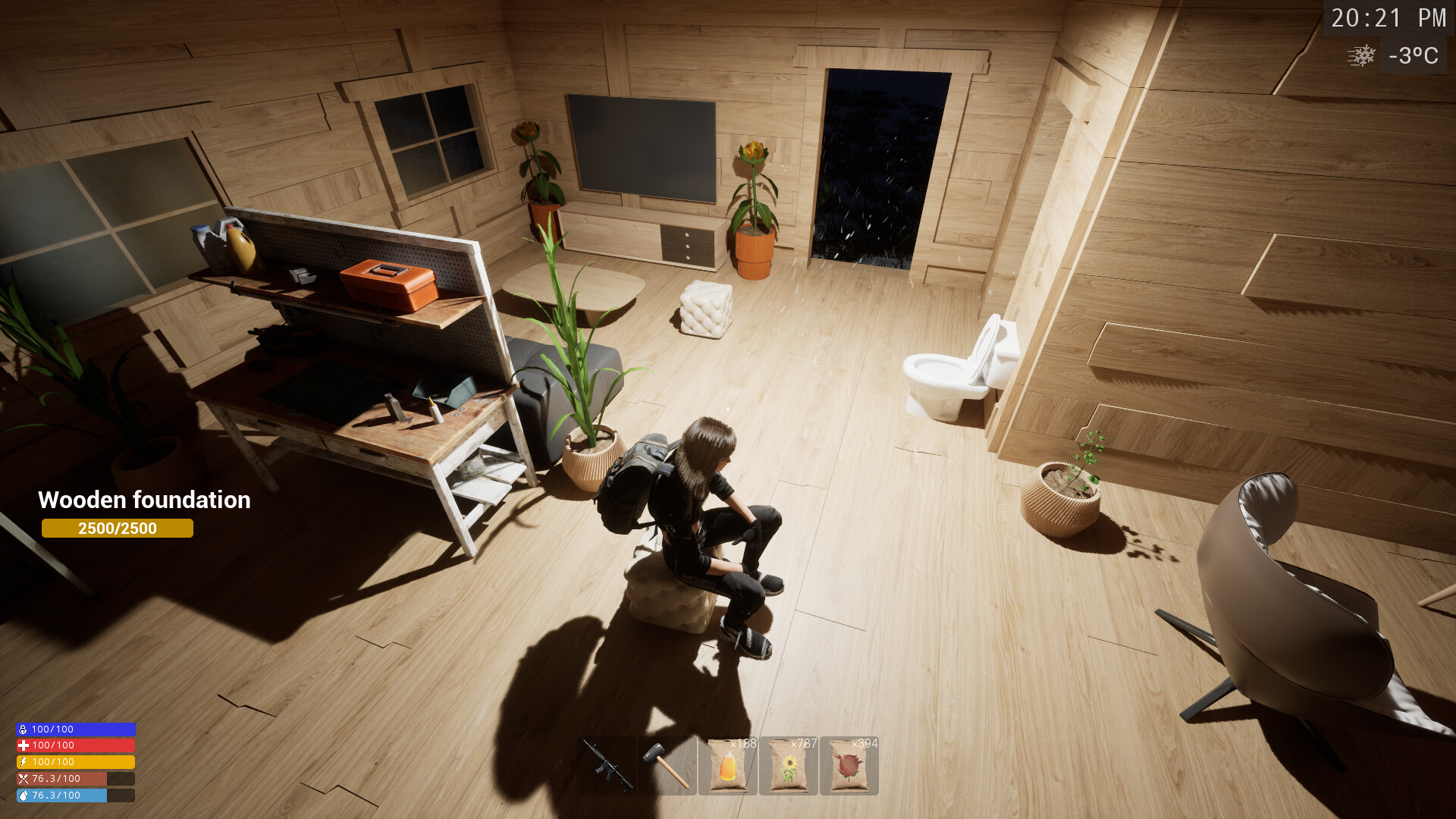Click the thirst water-drop icon
Viewport: 1456px width, 819px height.
click(22, 795)
